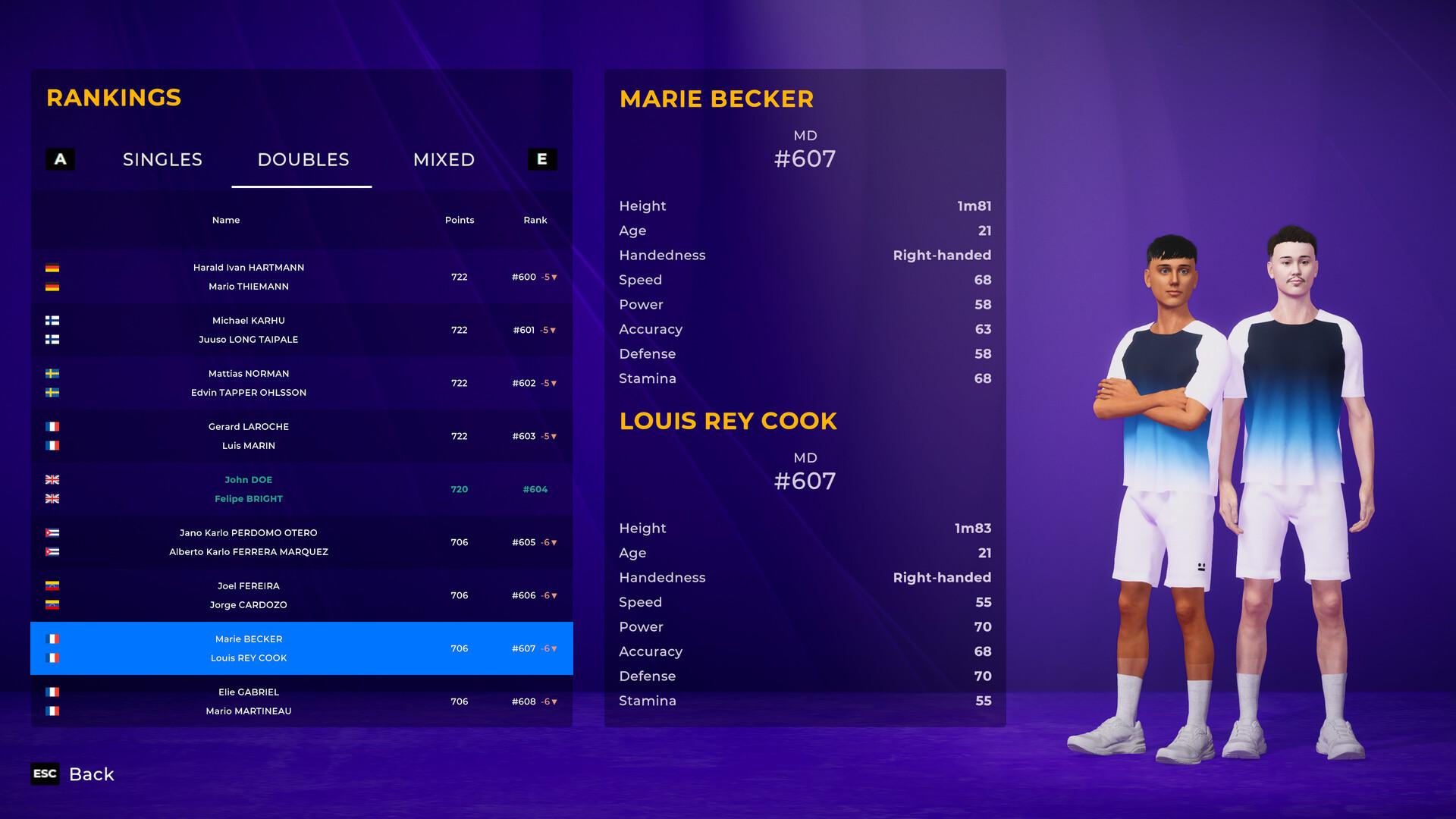
Task: Click the Back button
Action: [x=92, y=774]
